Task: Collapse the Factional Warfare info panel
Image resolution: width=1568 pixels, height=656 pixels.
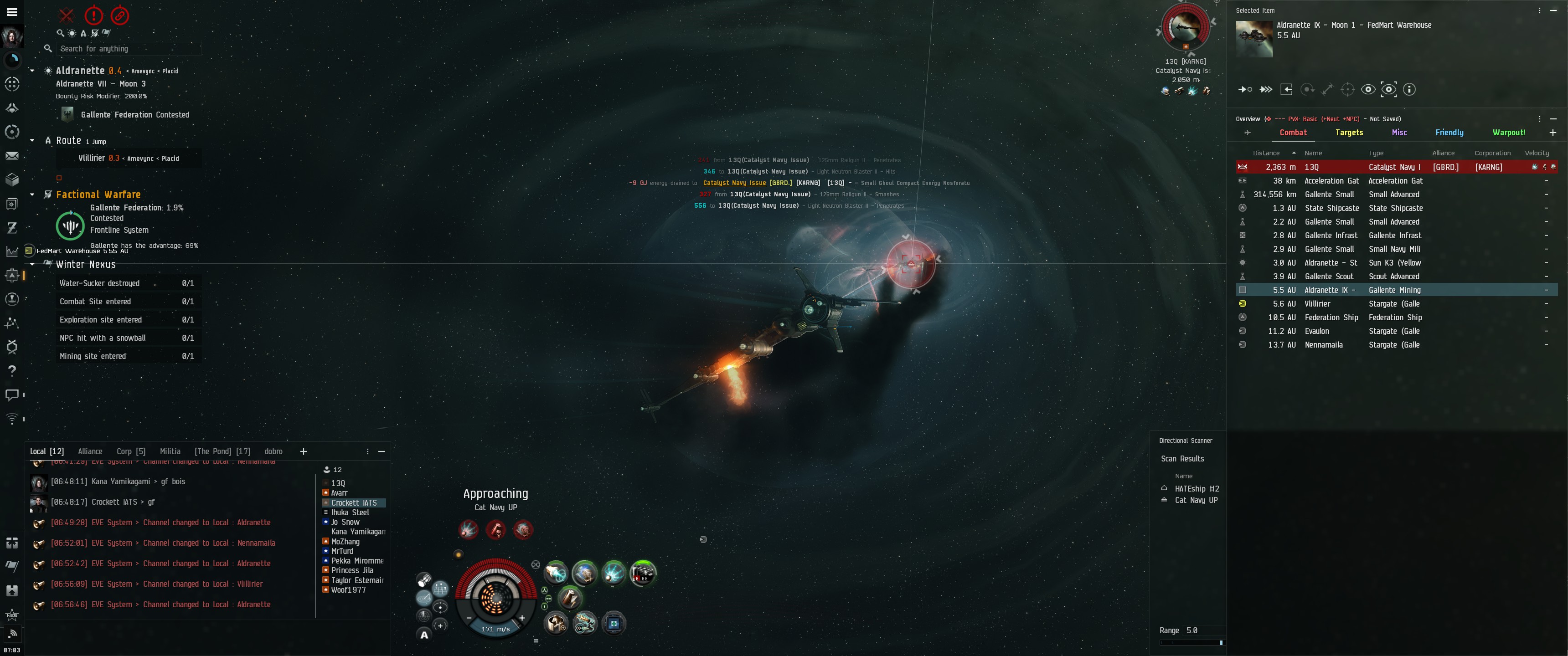Action: pos(32,195)
